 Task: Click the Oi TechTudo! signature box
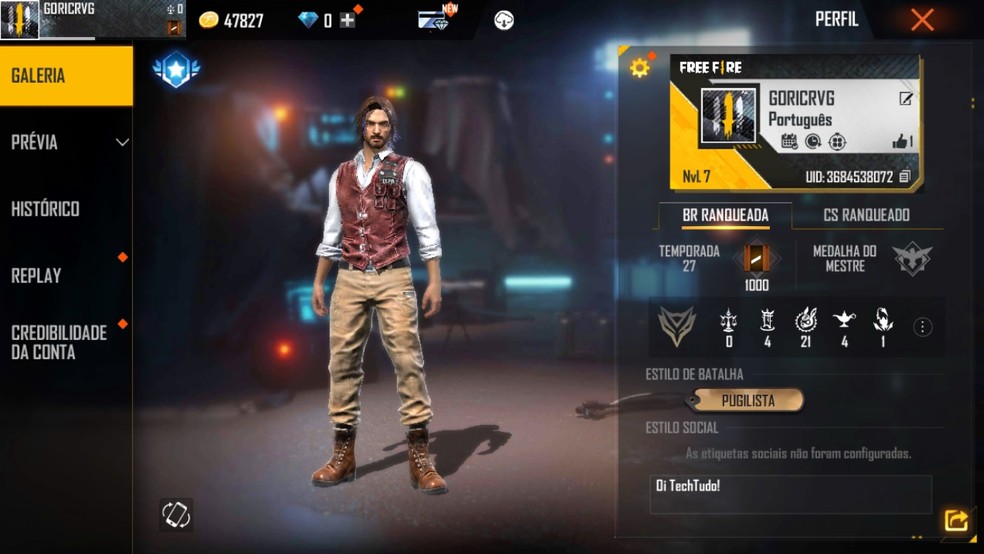point(790,493)
